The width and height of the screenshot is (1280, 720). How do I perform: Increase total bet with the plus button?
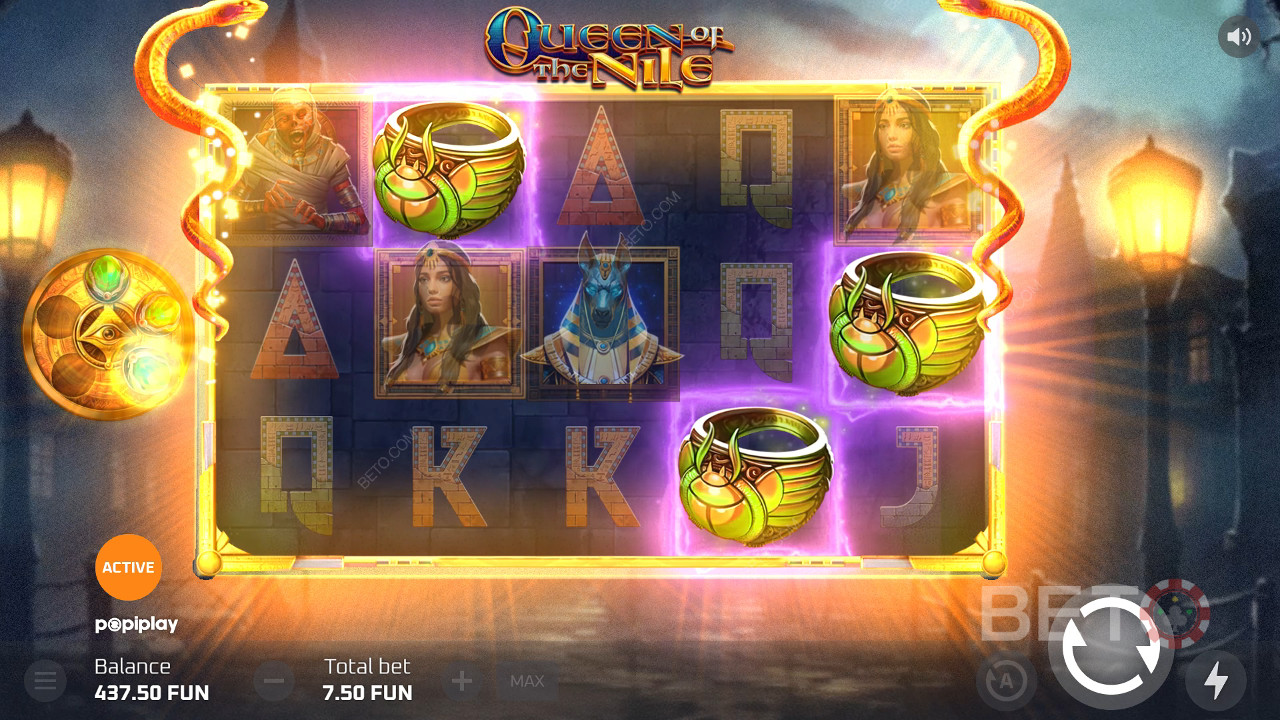462,682
